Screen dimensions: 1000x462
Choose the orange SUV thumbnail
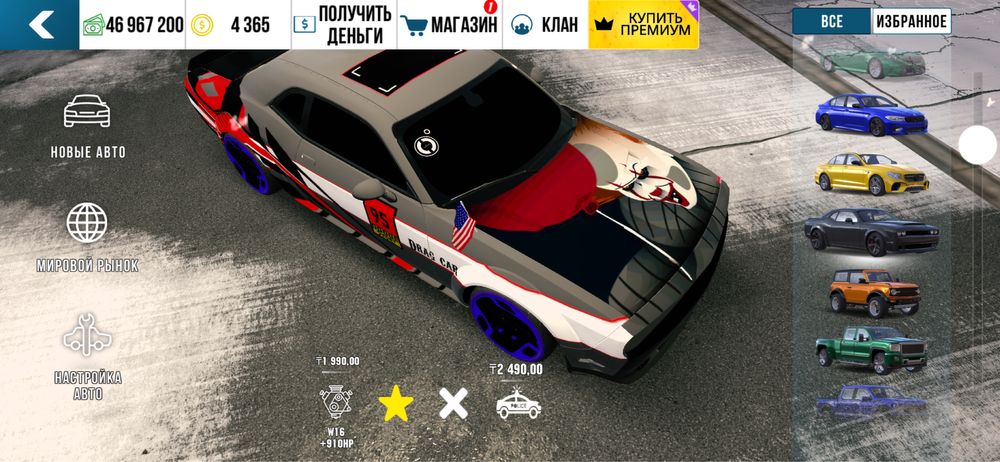872,291
